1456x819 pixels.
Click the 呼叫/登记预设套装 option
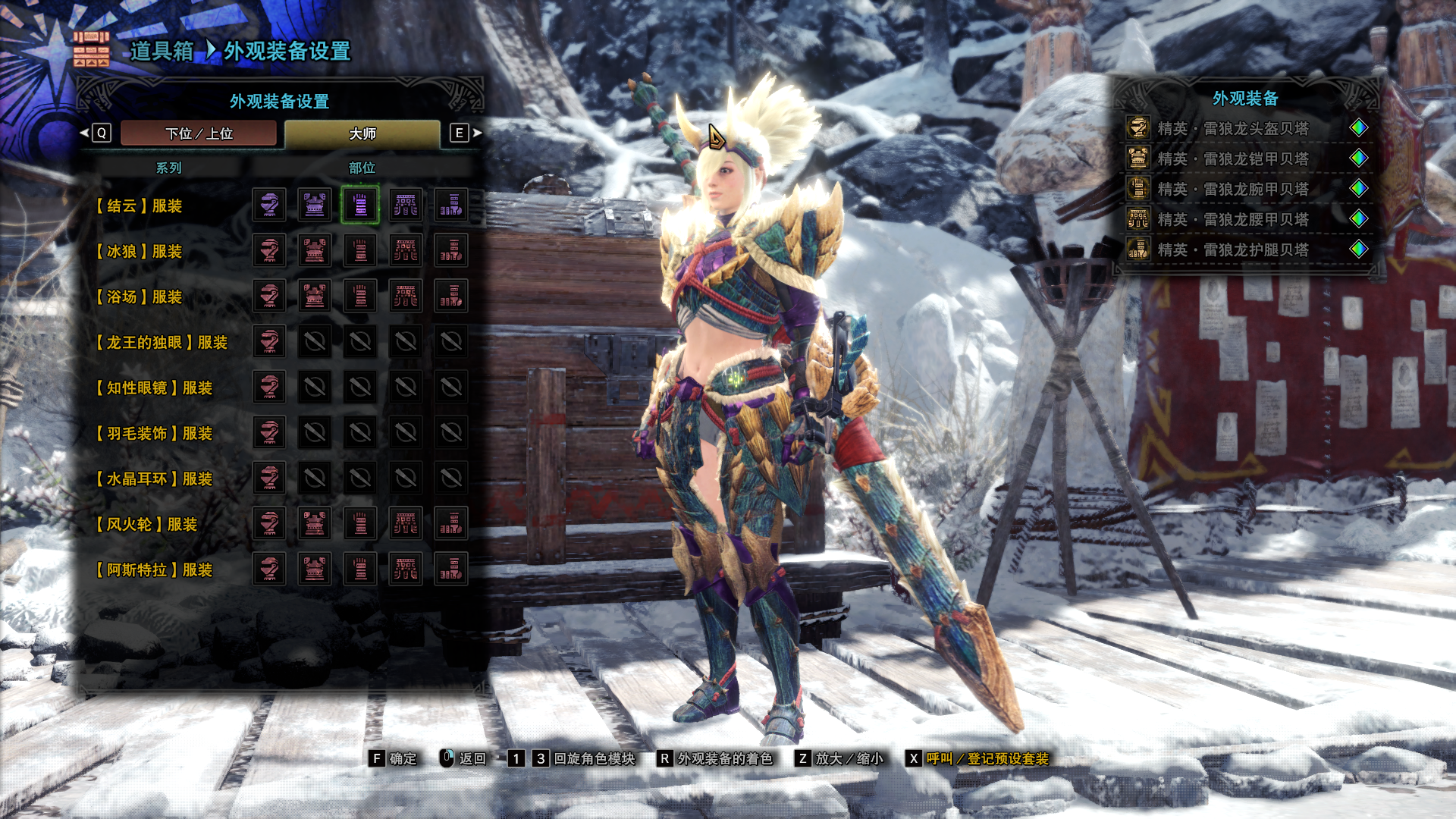pos(986,758)
